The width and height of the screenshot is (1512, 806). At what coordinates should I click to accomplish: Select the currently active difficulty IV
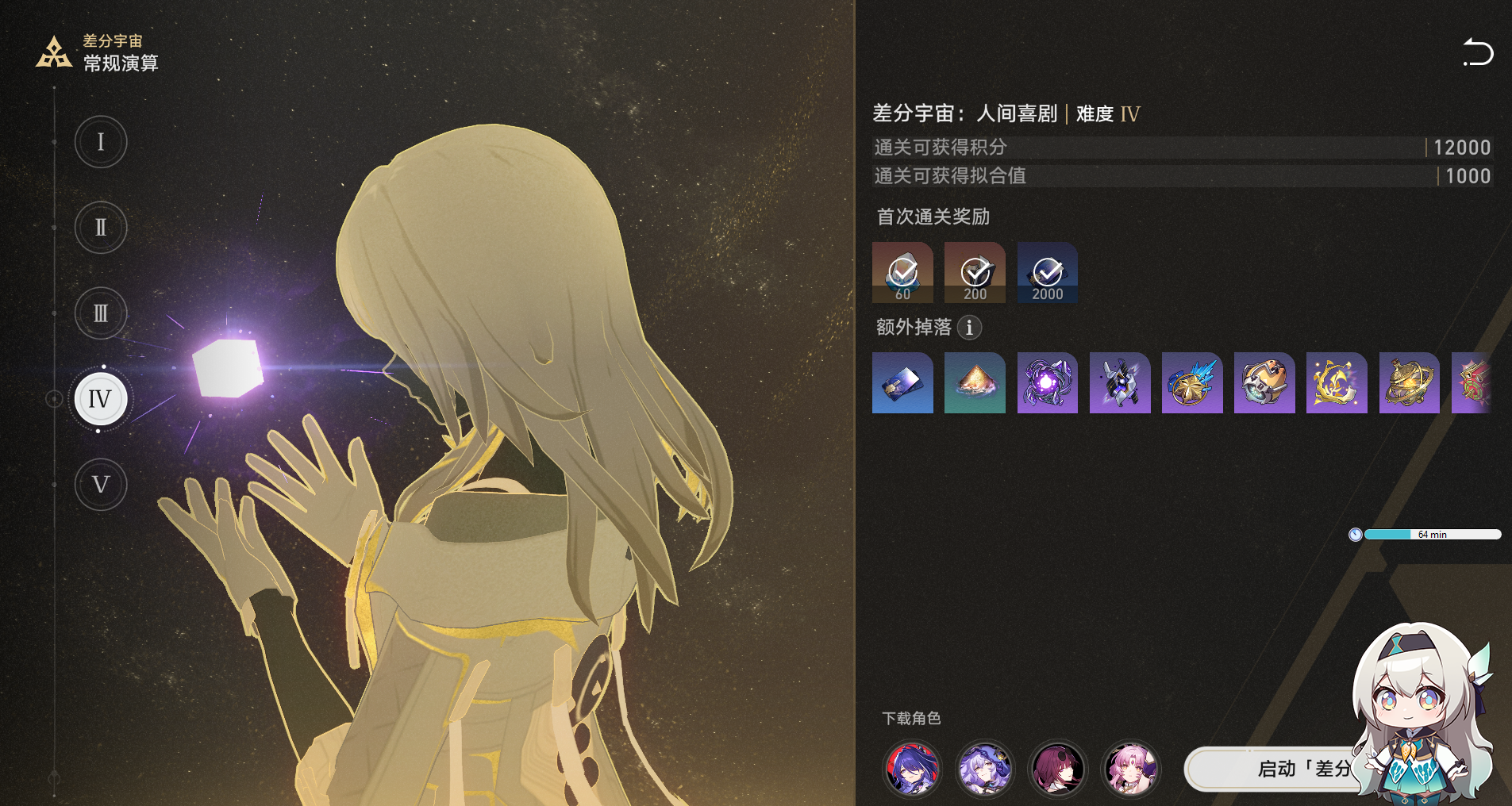click(100, 399)
